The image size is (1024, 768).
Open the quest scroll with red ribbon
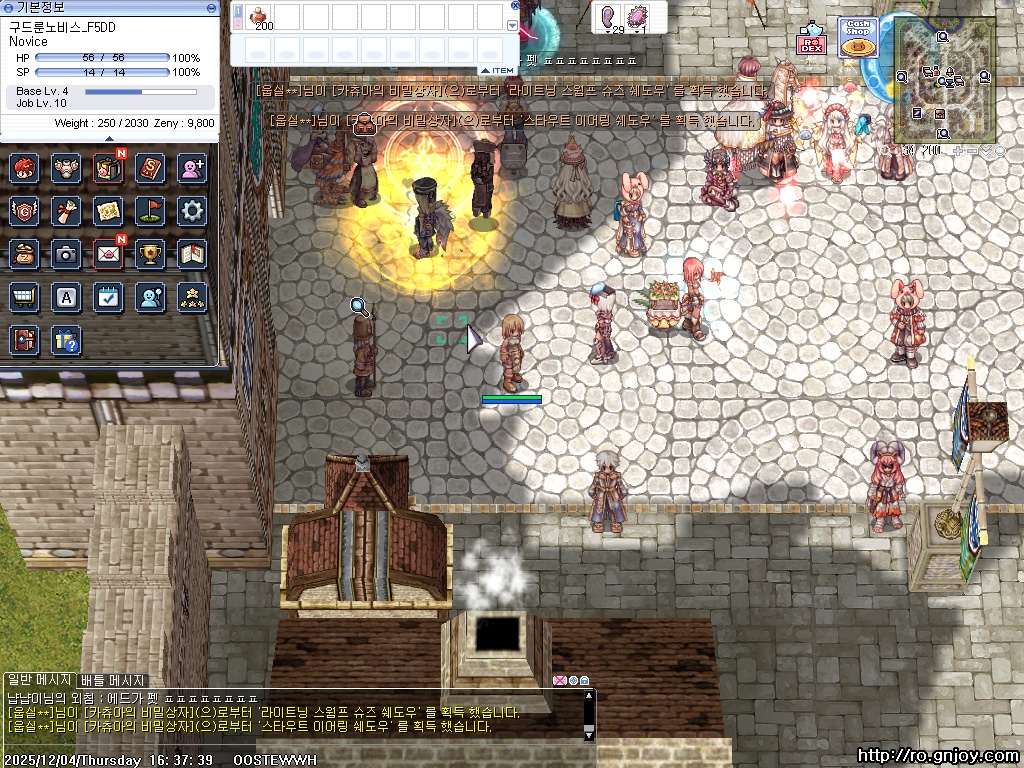tap(66, 211)
